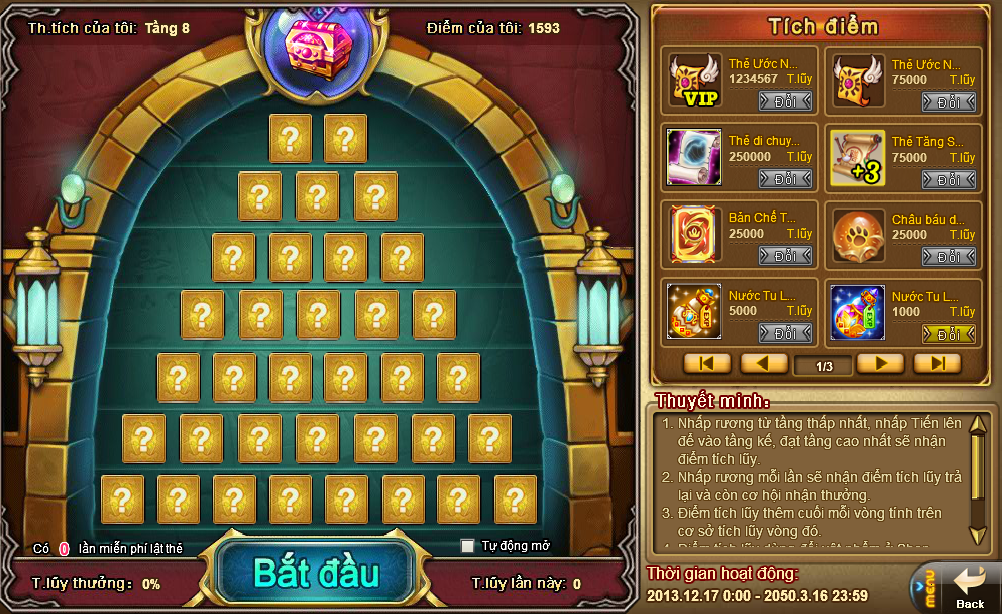Click Đổi for the Thẻ di chuyển scroll
Image resolution: width=1002 pixels, height=614 pixels.
[785, 179]
